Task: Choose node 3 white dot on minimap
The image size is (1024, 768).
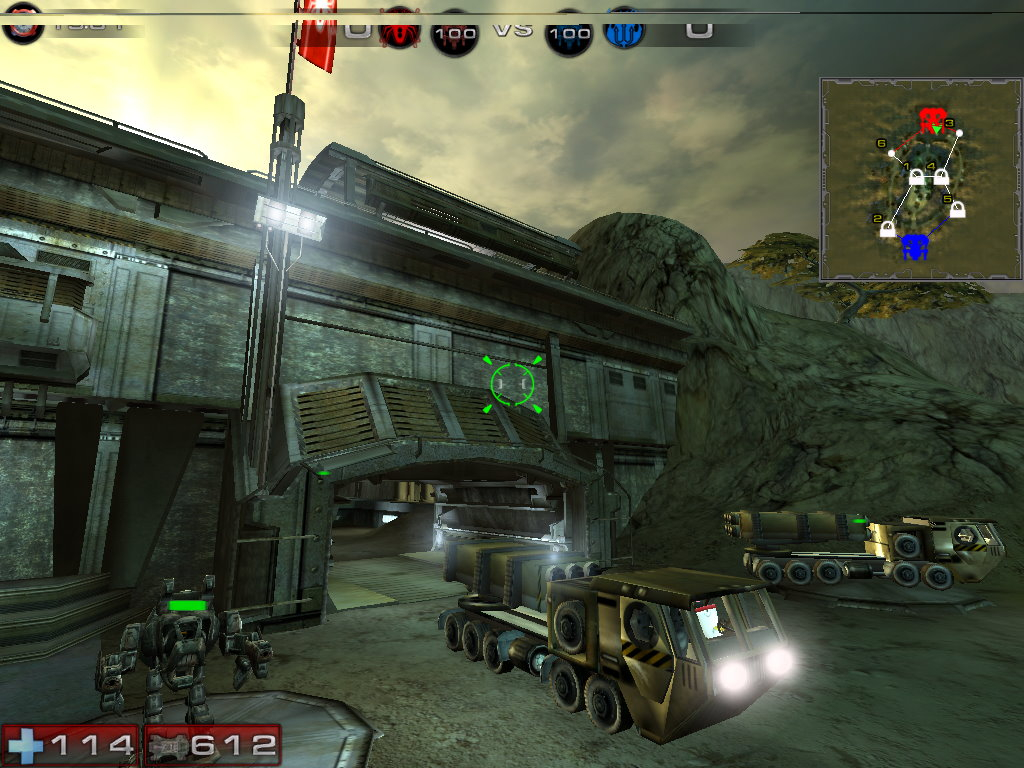Action: 958,134
